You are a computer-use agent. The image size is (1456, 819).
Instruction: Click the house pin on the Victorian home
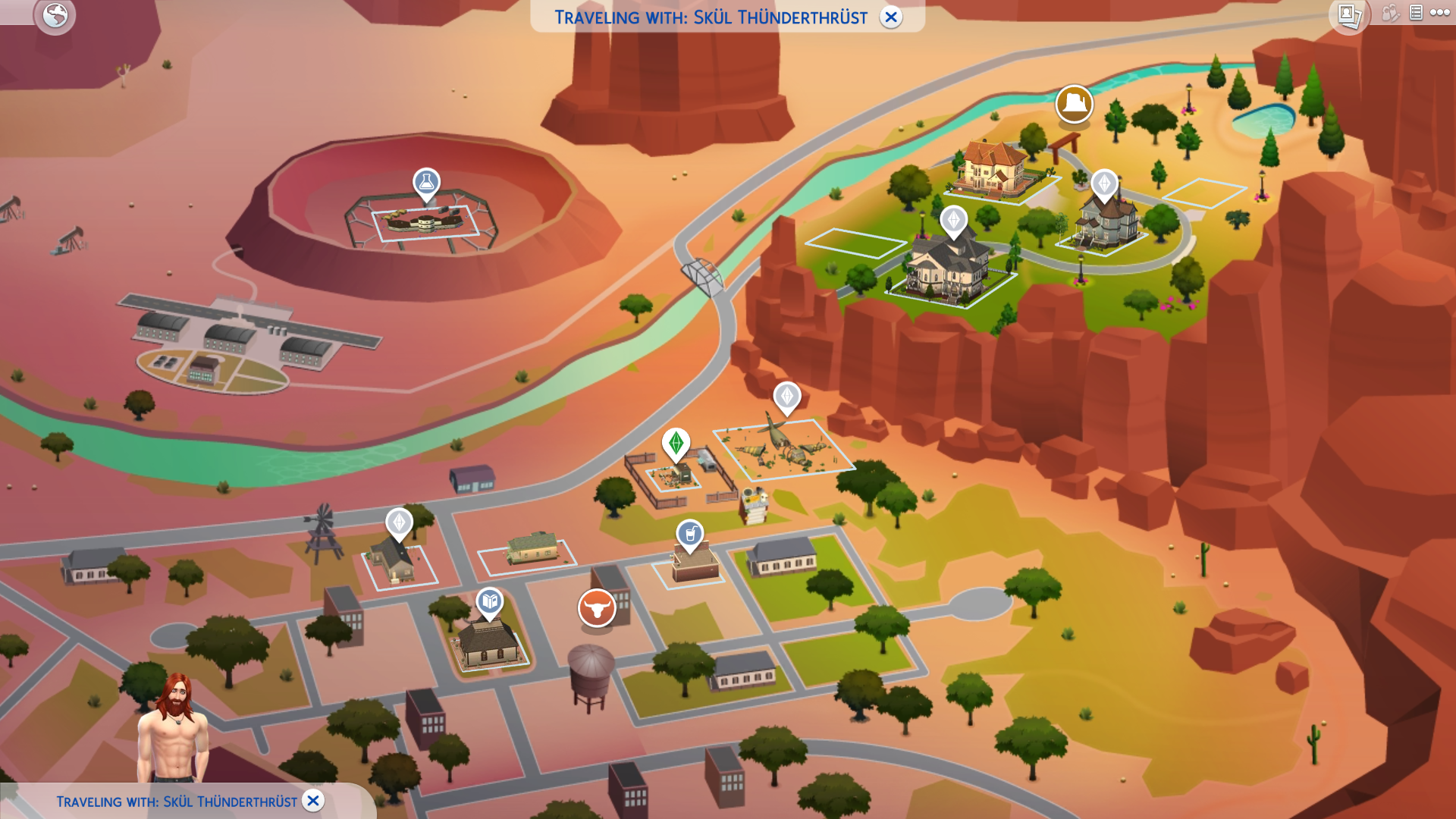(x=1103, y=184)
